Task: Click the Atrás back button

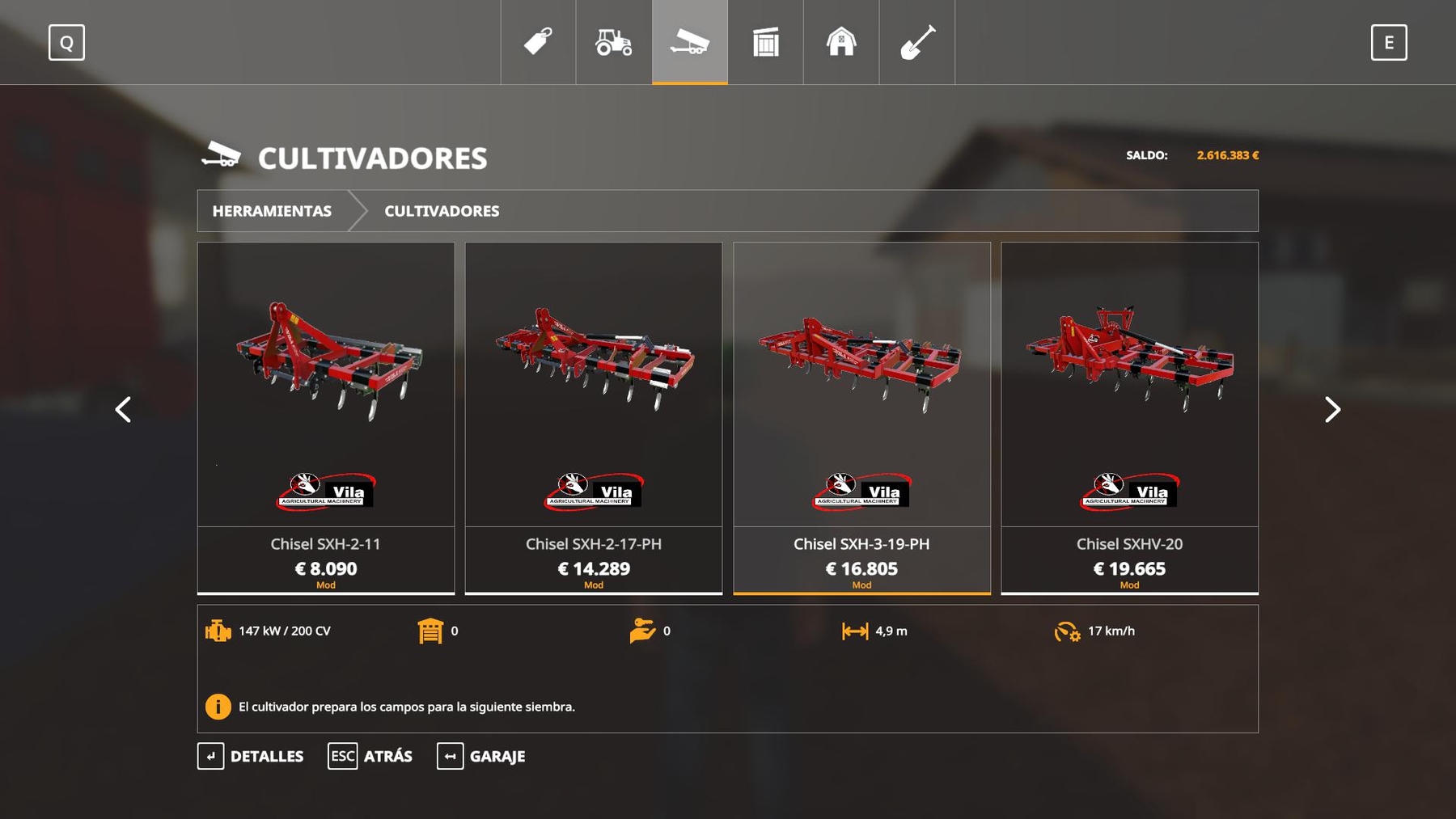Action: click(x=370, y=757)
